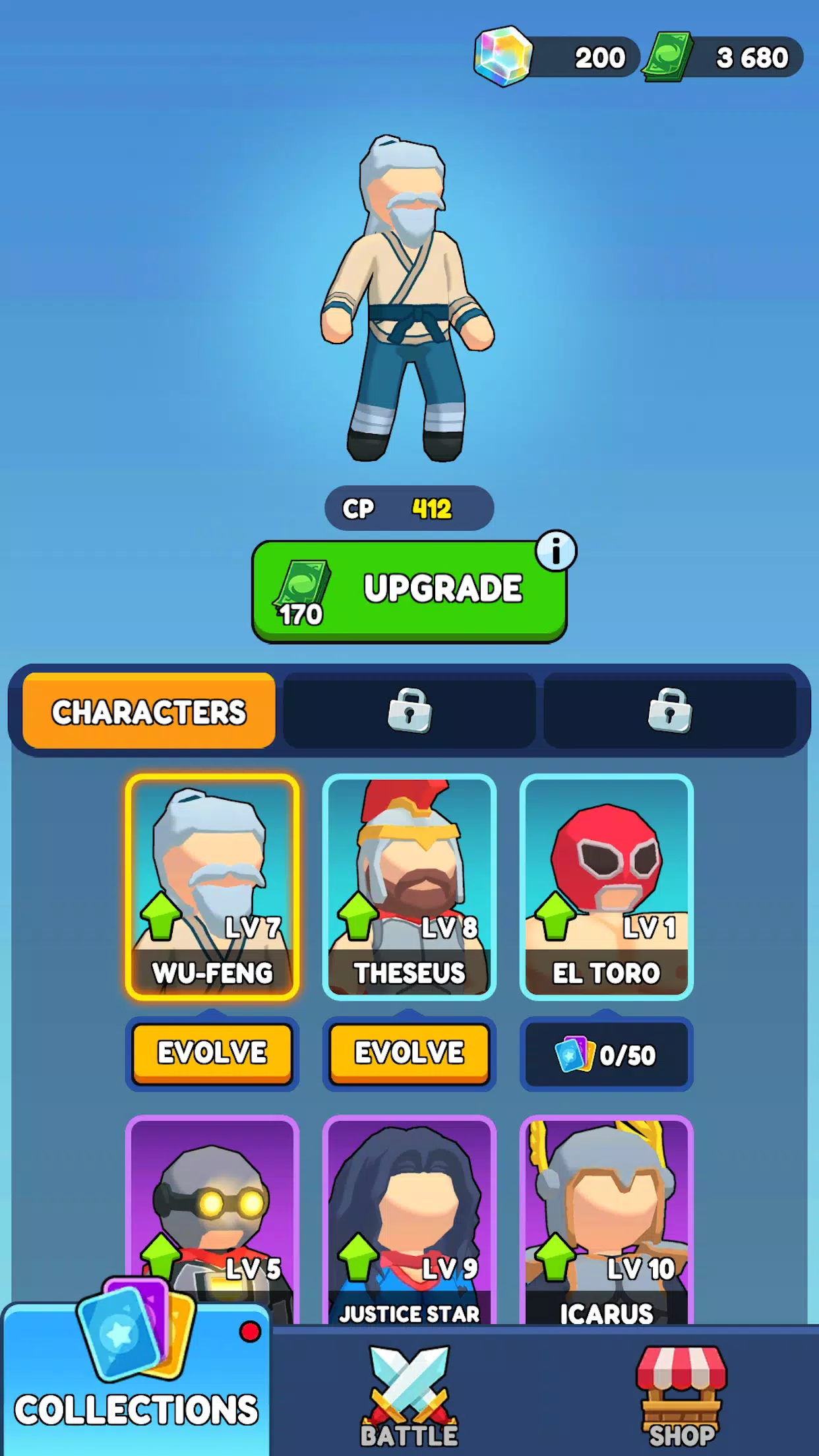Select the Justice Star character card
This screenshot has width=819, height=1456.
(409, 1220)
